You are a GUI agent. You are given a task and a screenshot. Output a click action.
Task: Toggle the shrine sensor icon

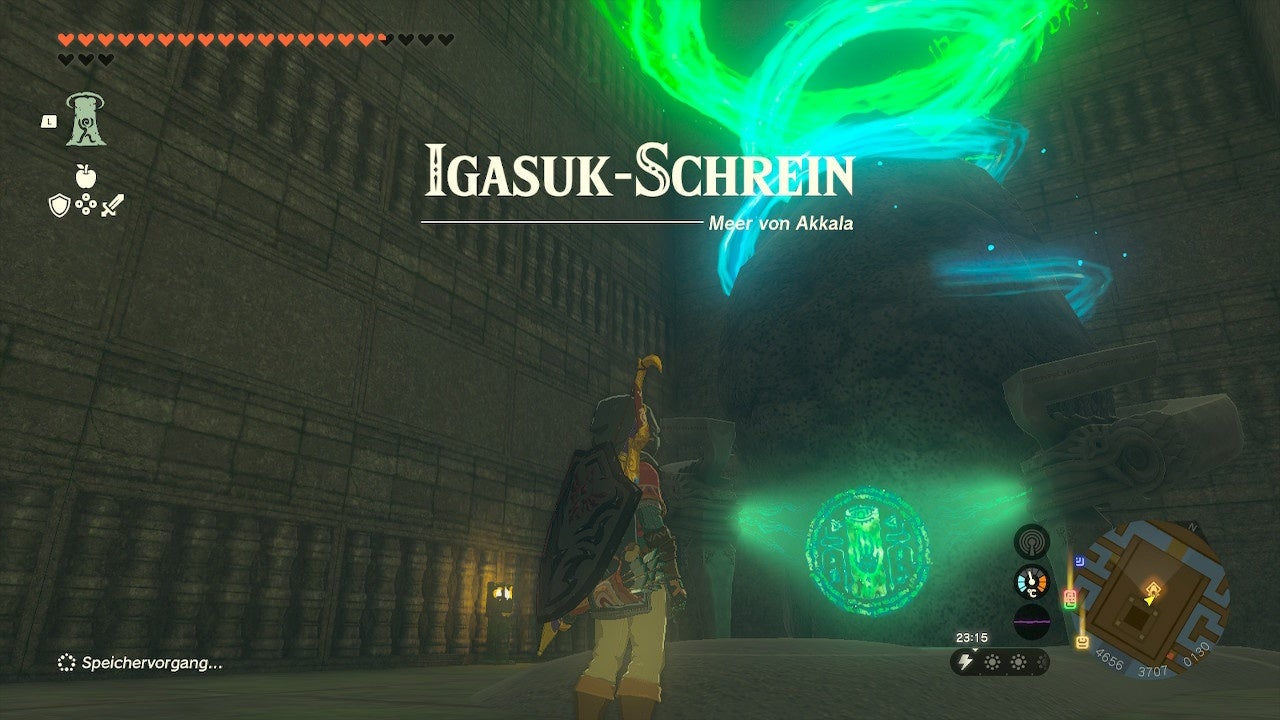coord(1032,541)
